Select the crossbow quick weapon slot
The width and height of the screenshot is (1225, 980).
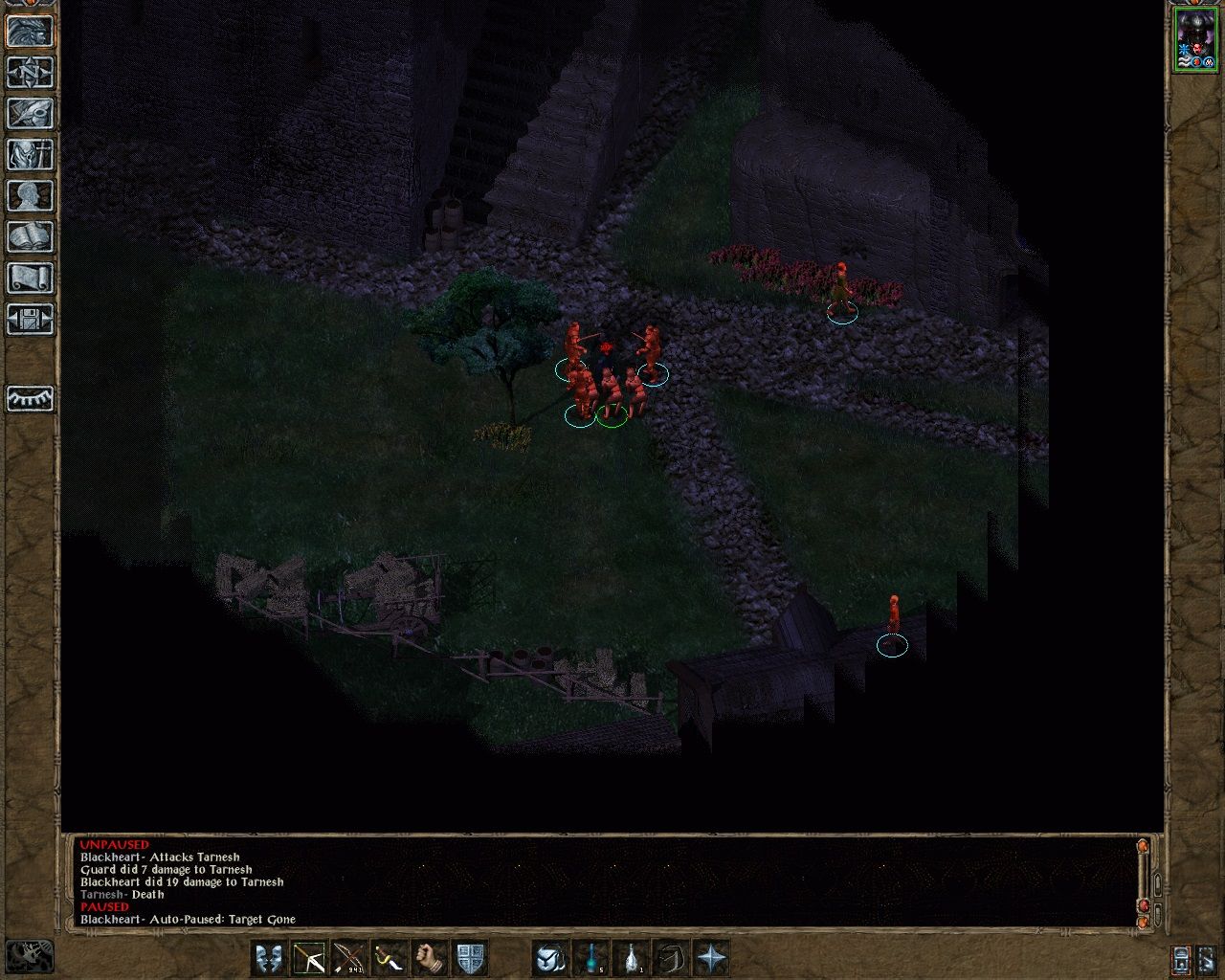click(307, 956)
